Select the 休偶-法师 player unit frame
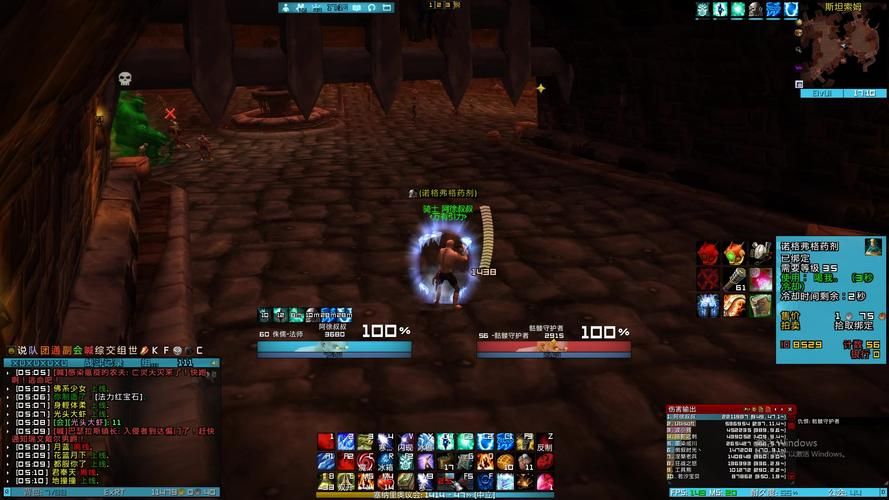 334,340
